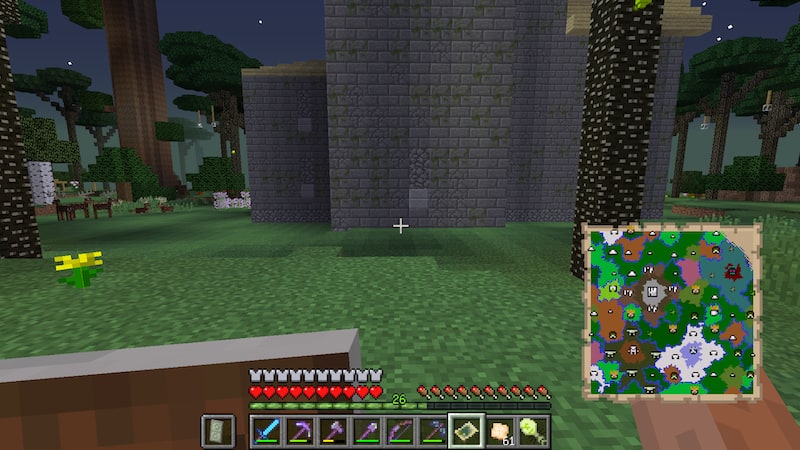800x450 pixels.
Task: Pick the enchanted shovel hotbar slot
Action: coord(366,431)
